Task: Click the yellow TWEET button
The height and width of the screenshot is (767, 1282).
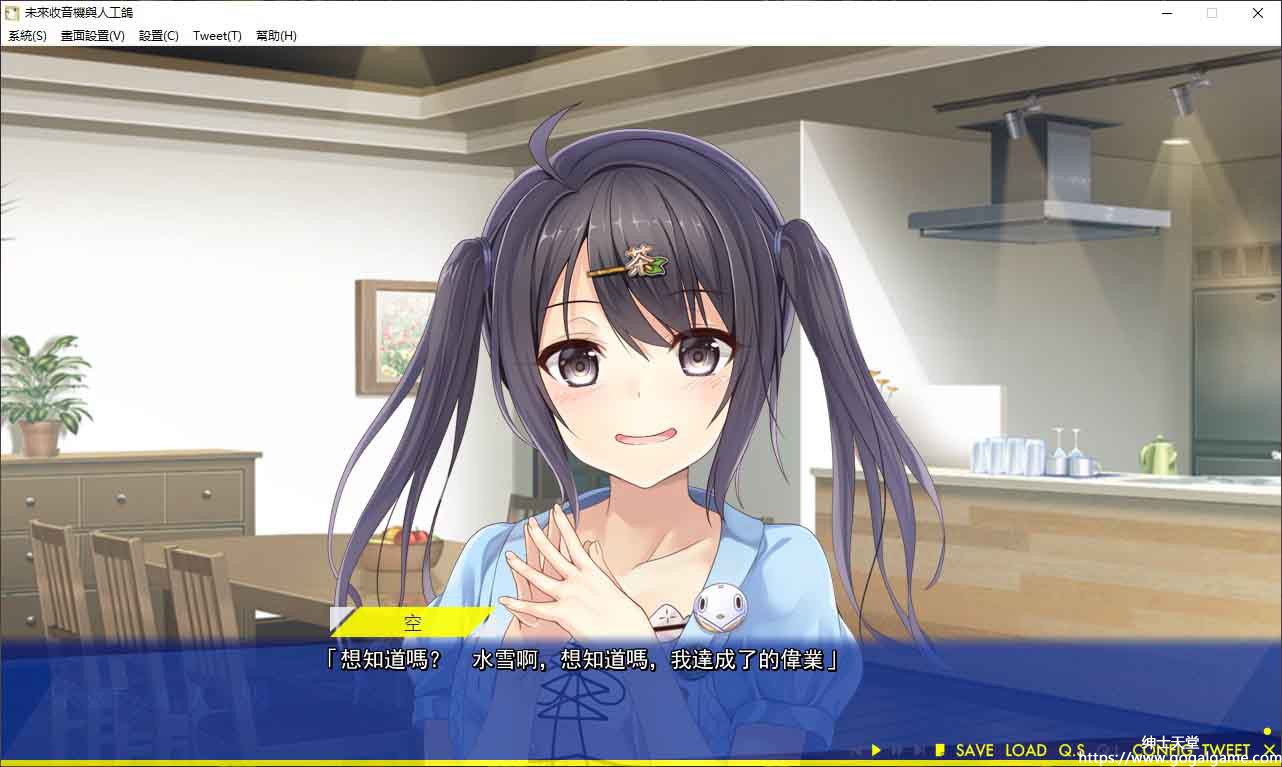Action: point(1226,750)
